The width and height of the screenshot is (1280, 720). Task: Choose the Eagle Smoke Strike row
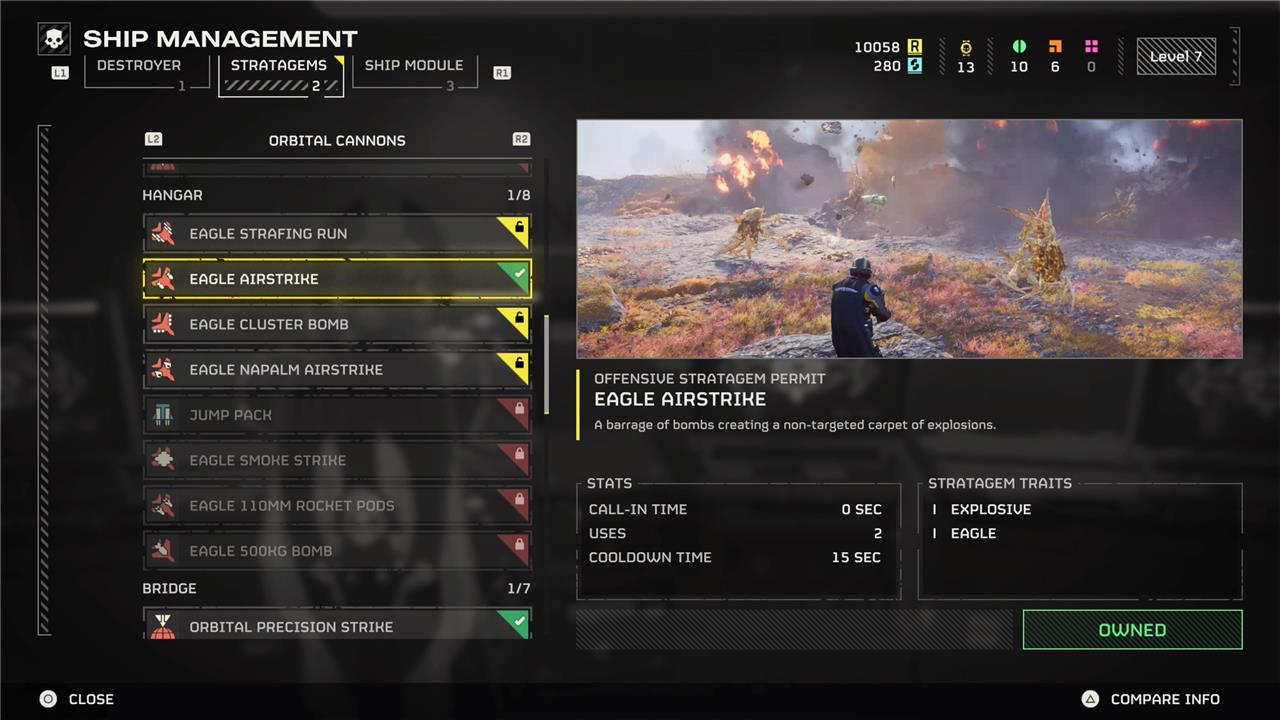(337, 460)
